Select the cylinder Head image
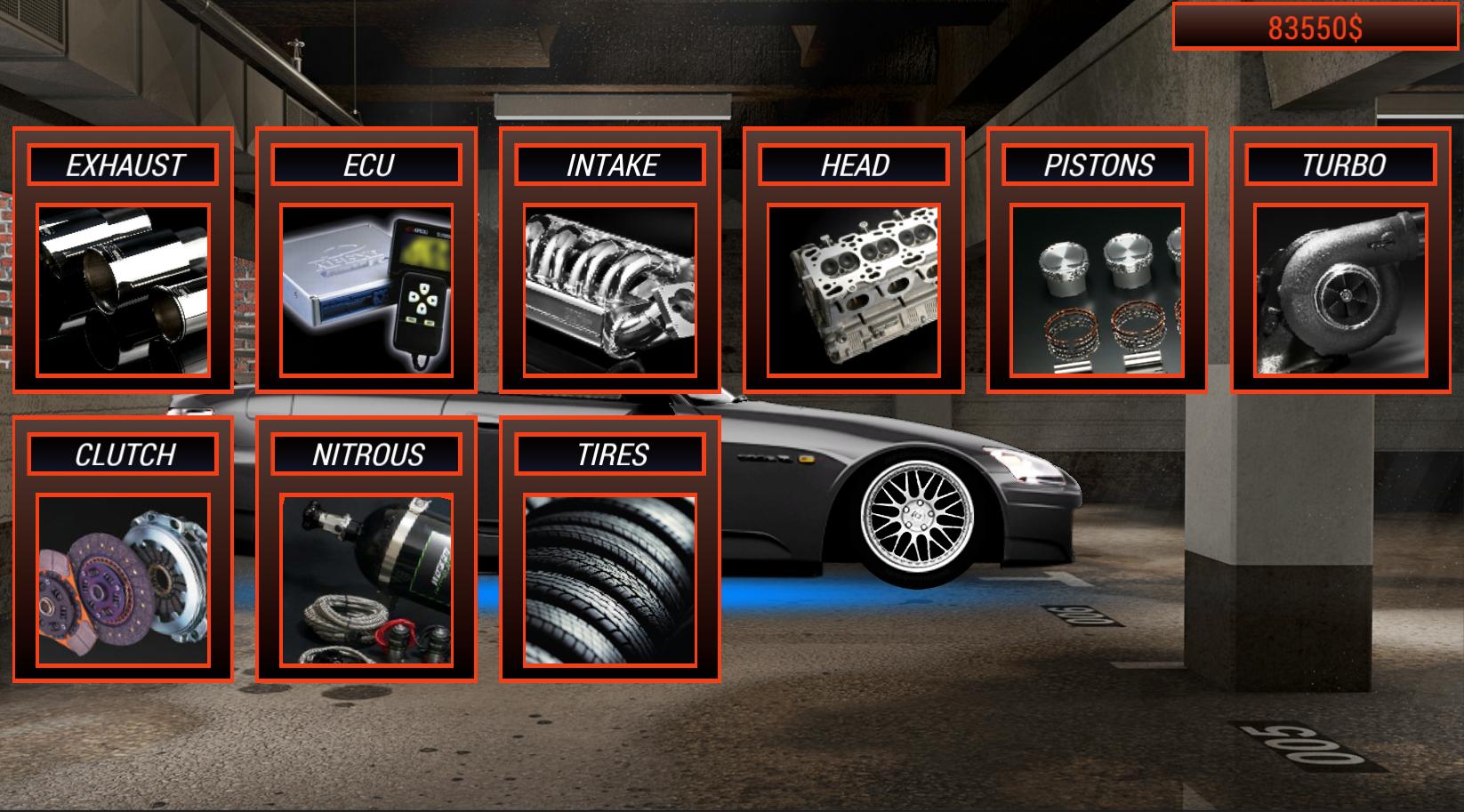1464x812 pixels. click(853, 289)
